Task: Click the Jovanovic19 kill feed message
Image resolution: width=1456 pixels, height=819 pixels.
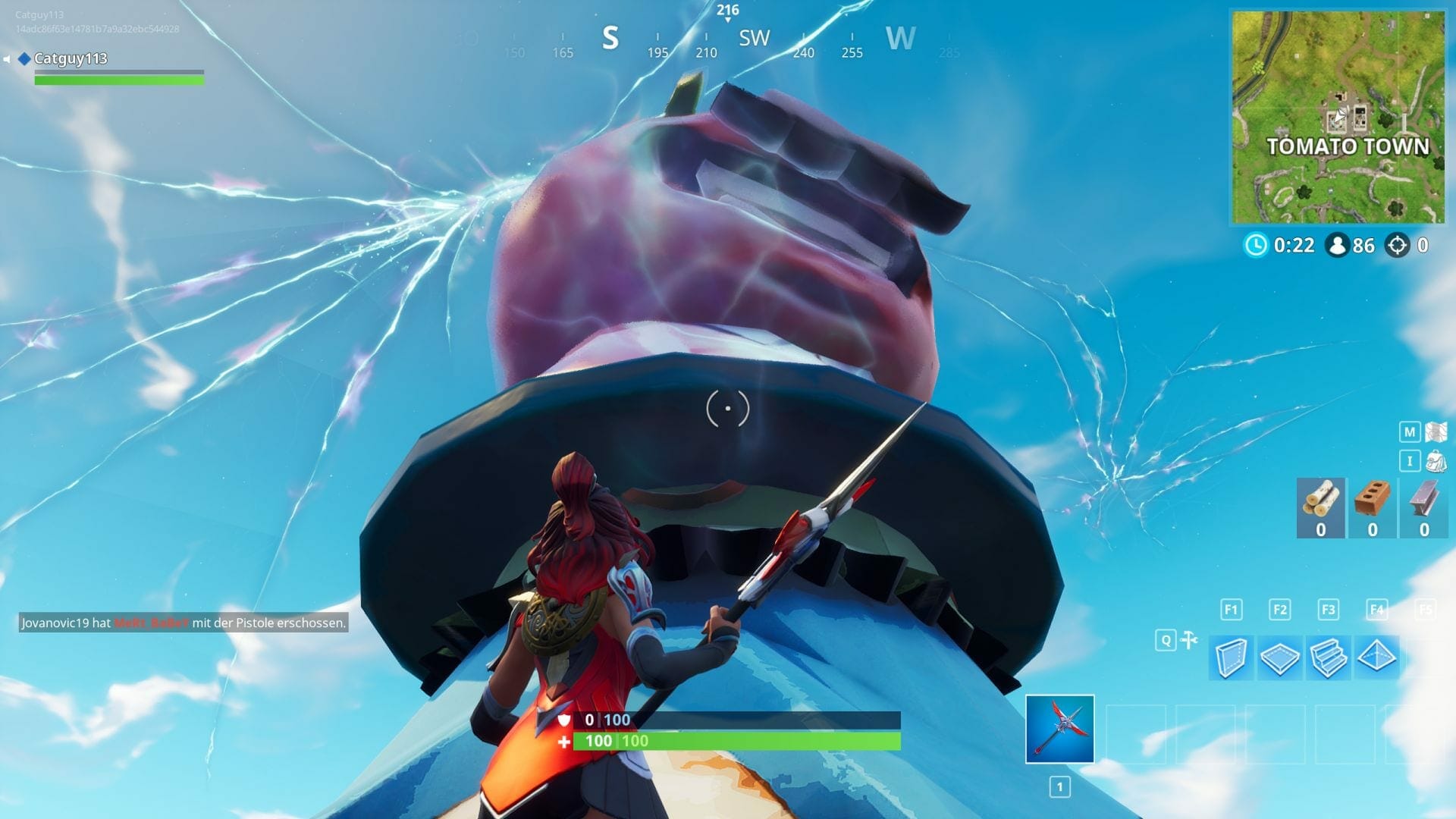Action: 184,623
